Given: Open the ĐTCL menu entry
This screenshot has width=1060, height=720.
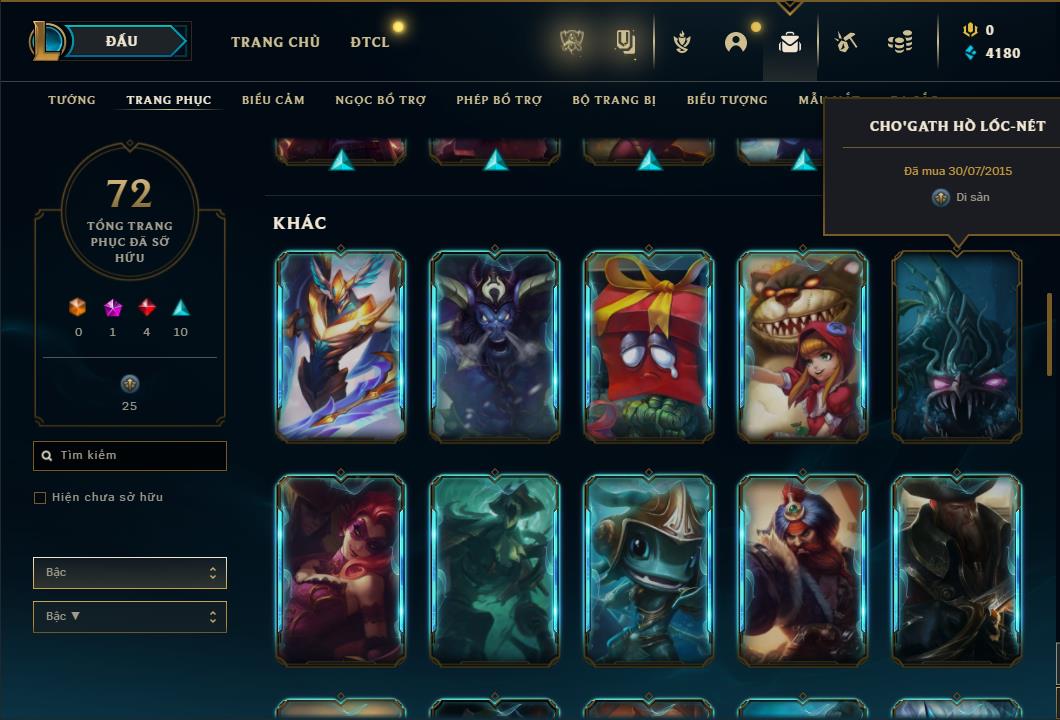Looking at the screenshot, I should point(370,42).
